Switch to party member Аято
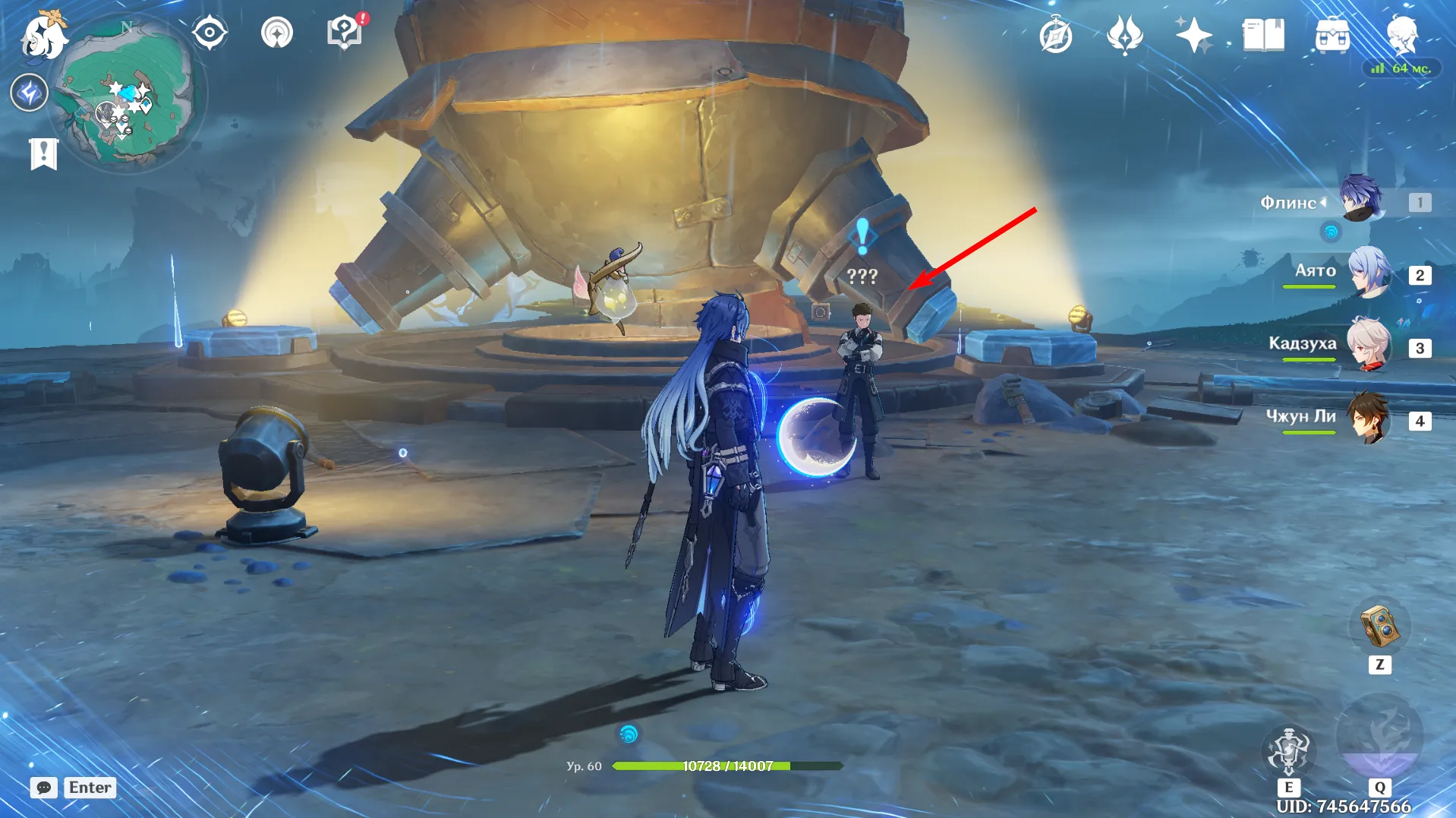Image resolution: width=1456 pixels, height=818 pixels. 1369,272
